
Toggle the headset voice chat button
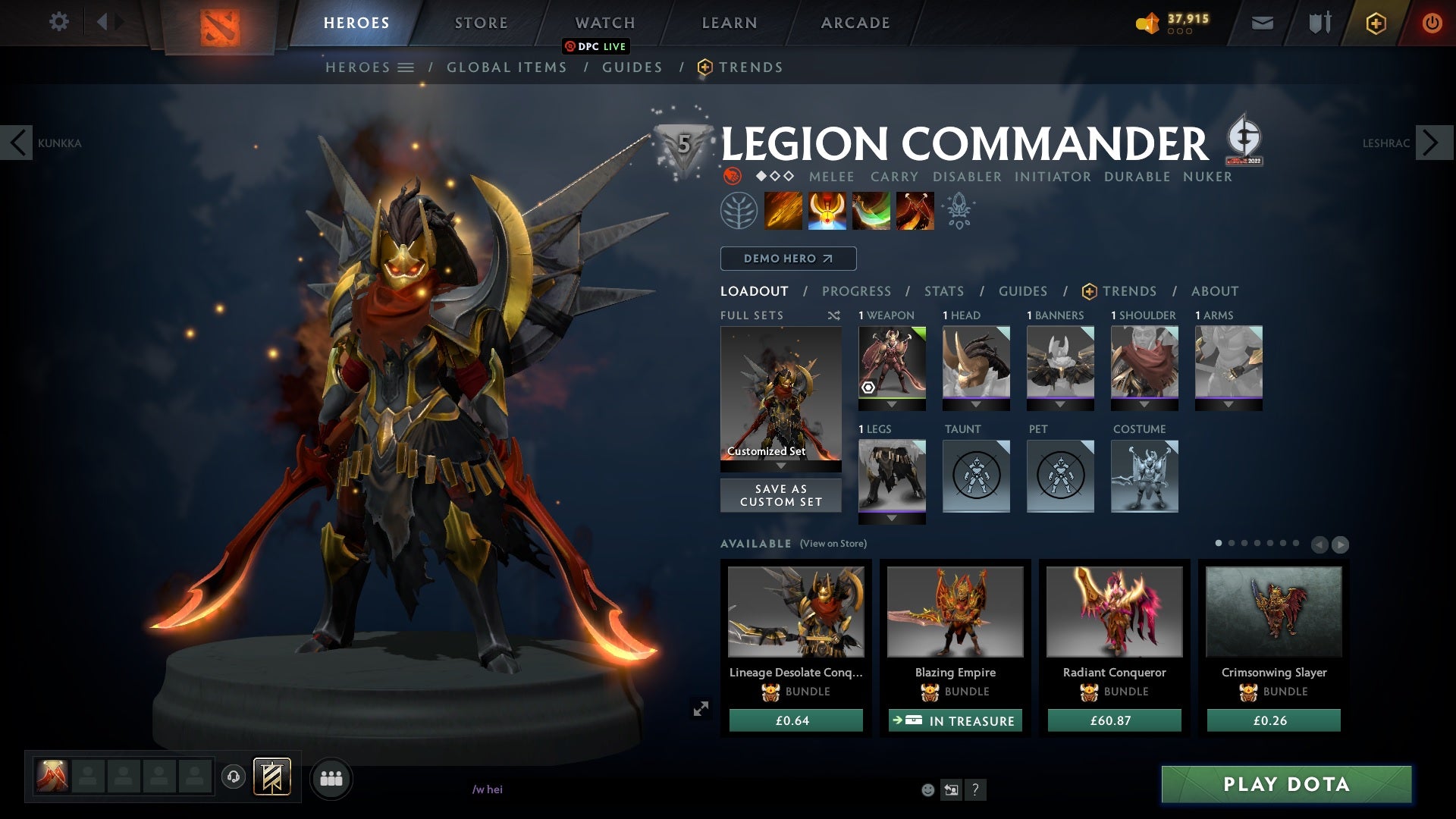(233, 777)
